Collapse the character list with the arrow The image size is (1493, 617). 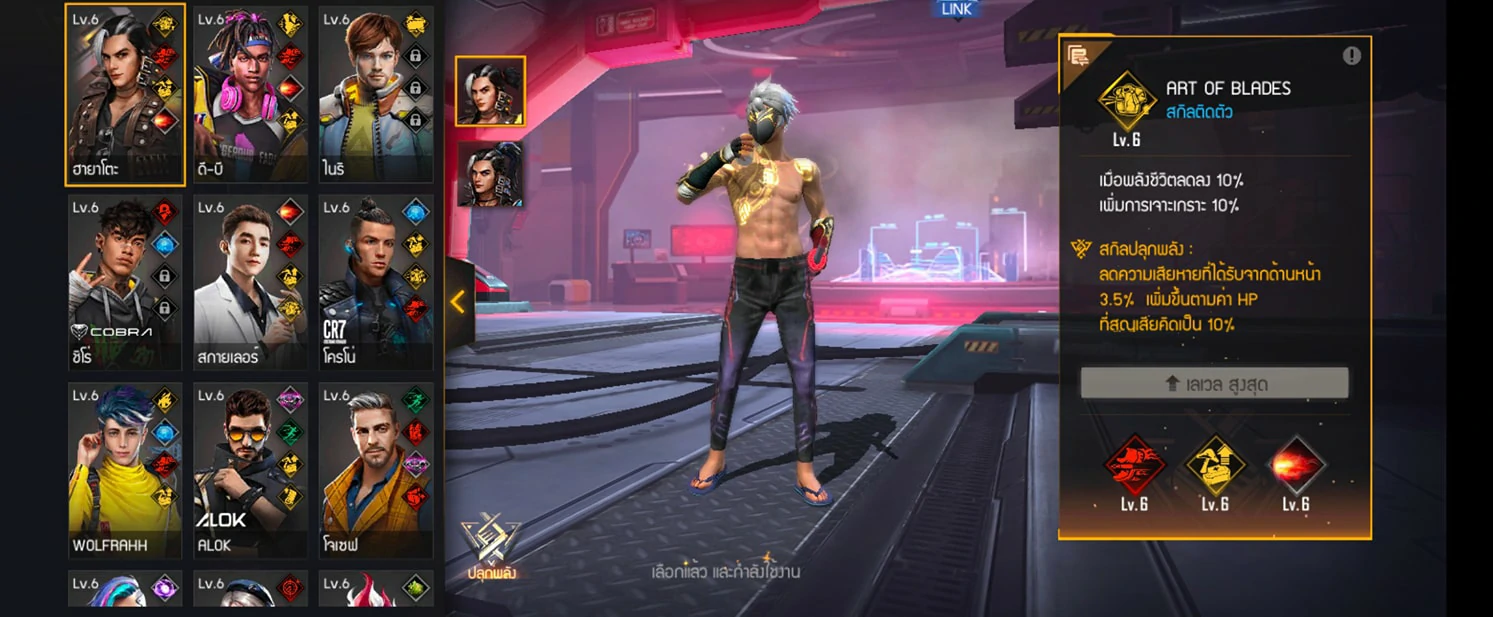[x=458, y=302]
